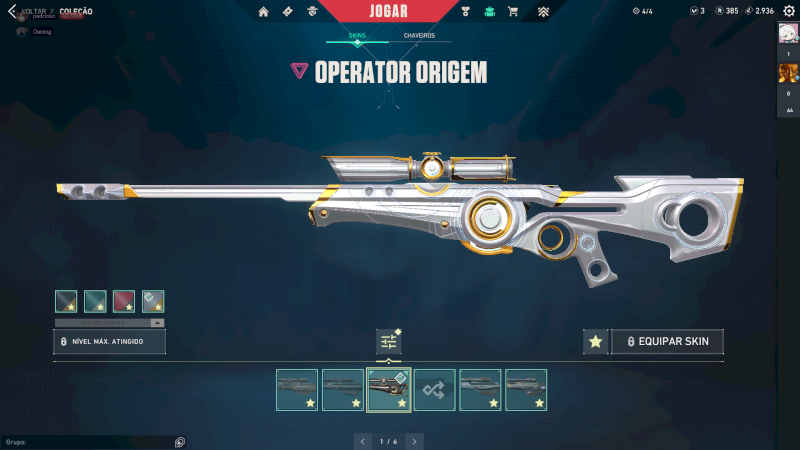
Task: Click the Equipar Skin button
Action: pos(667,342)
